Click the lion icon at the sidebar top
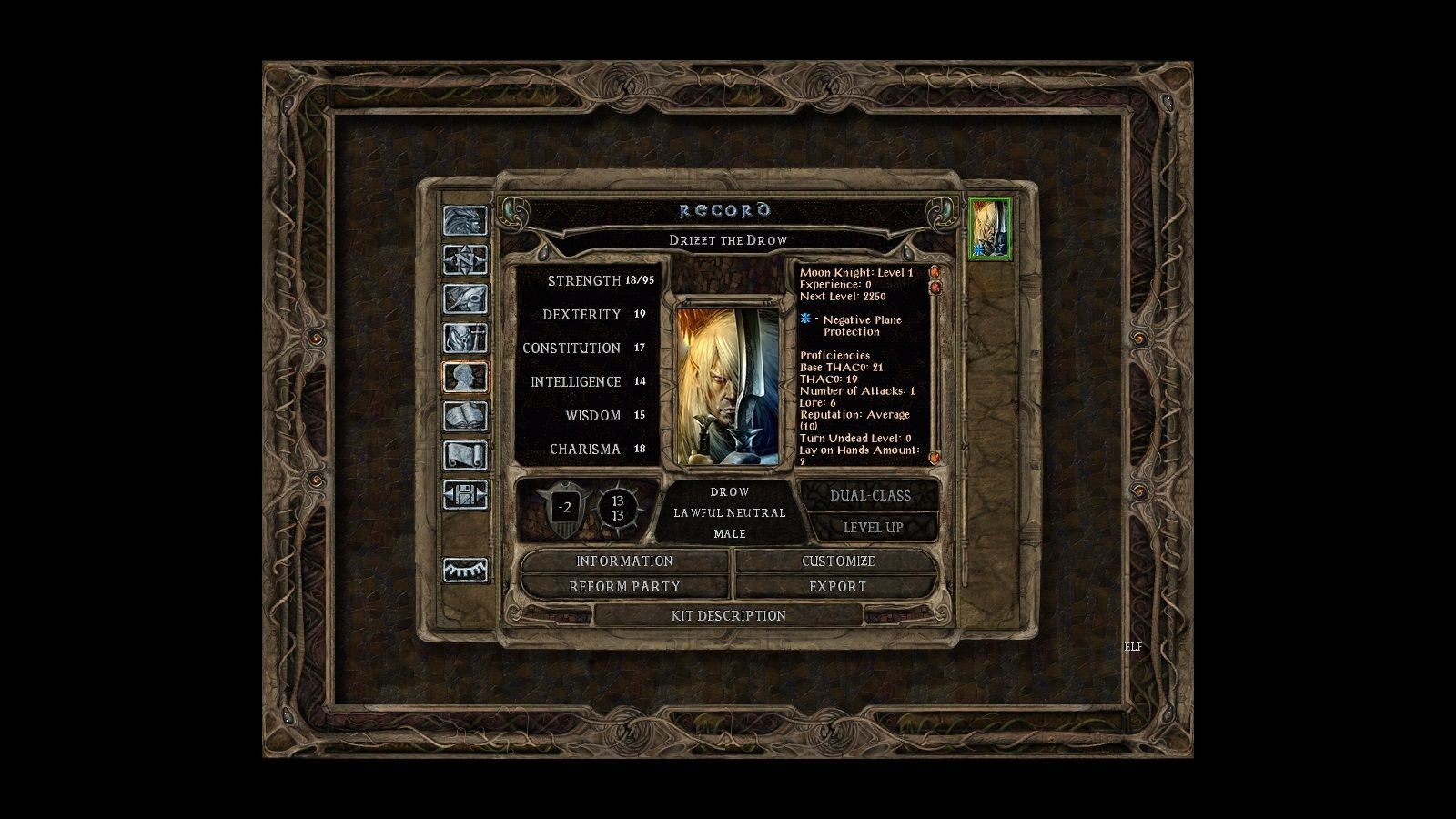The image size is (1456, 819). pos(465,221)
